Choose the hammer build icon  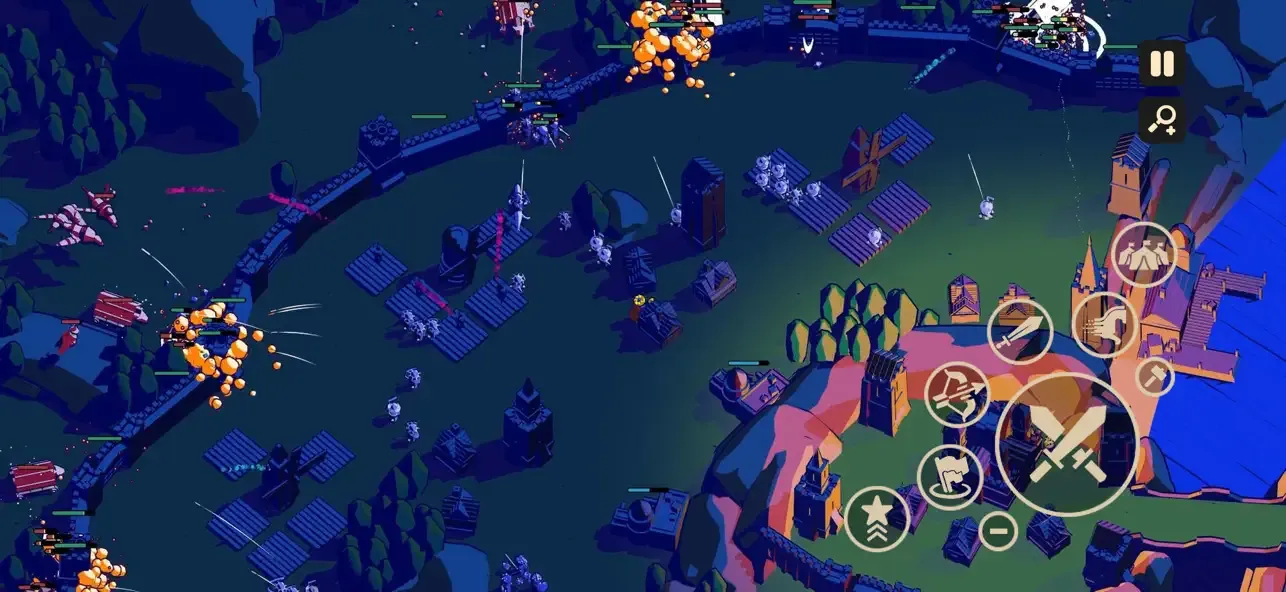(1155, 376)
